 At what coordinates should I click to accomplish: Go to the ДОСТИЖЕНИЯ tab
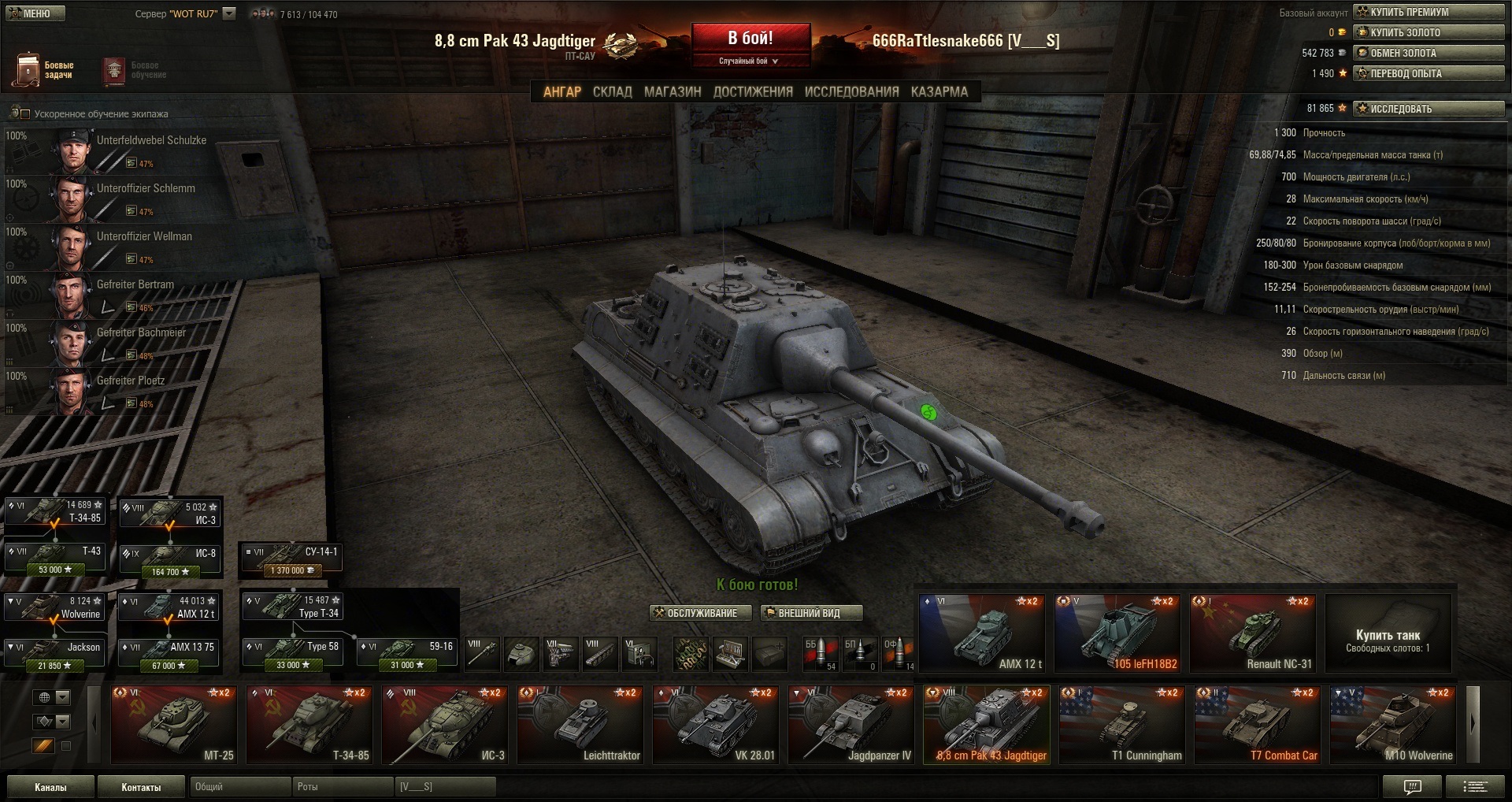(x=753, y=92)
